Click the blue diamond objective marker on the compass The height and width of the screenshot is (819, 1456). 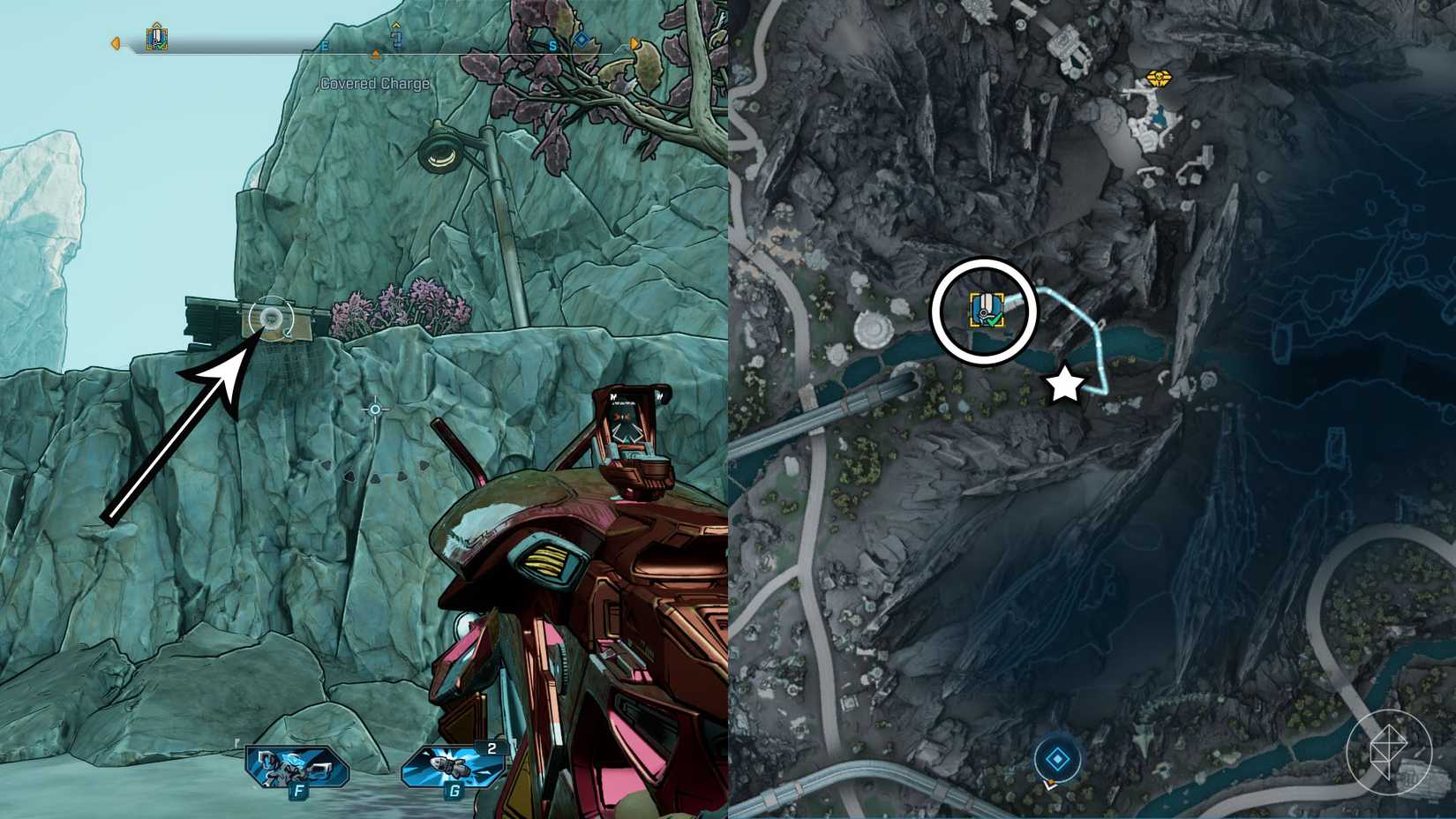[582, 39]
